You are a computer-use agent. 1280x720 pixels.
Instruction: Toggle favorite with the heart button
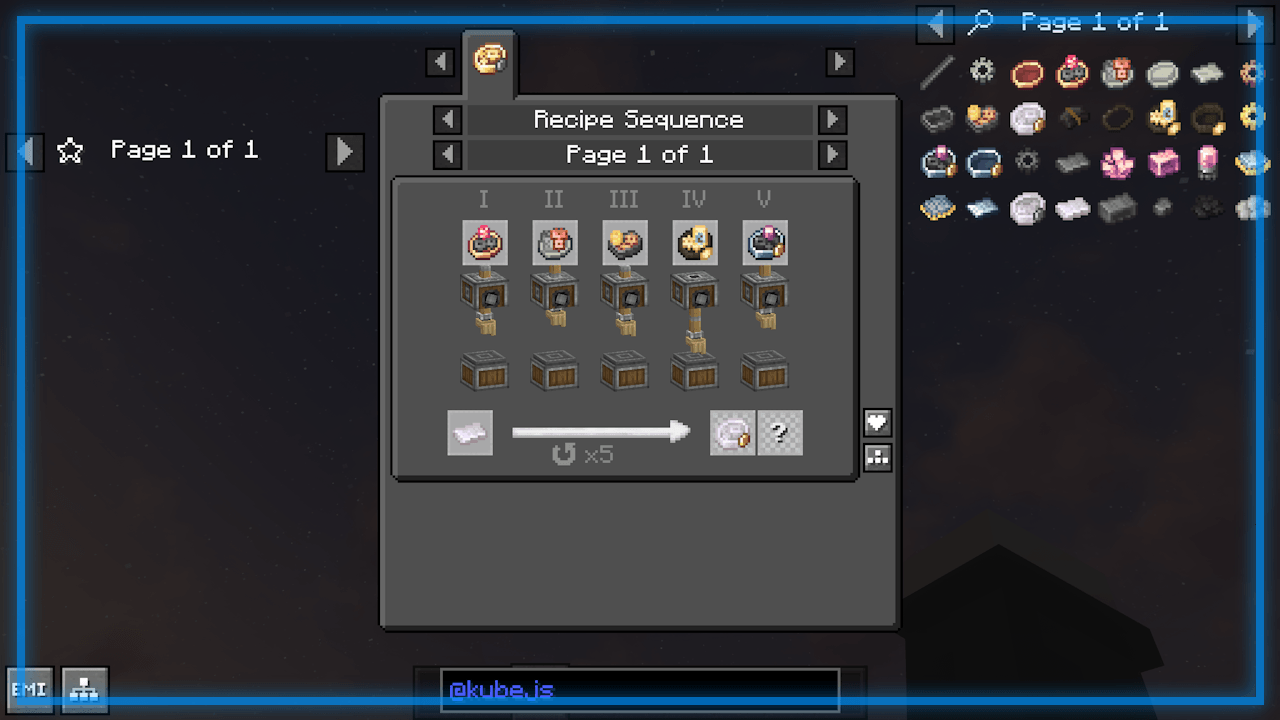click(x=877, y=422)
